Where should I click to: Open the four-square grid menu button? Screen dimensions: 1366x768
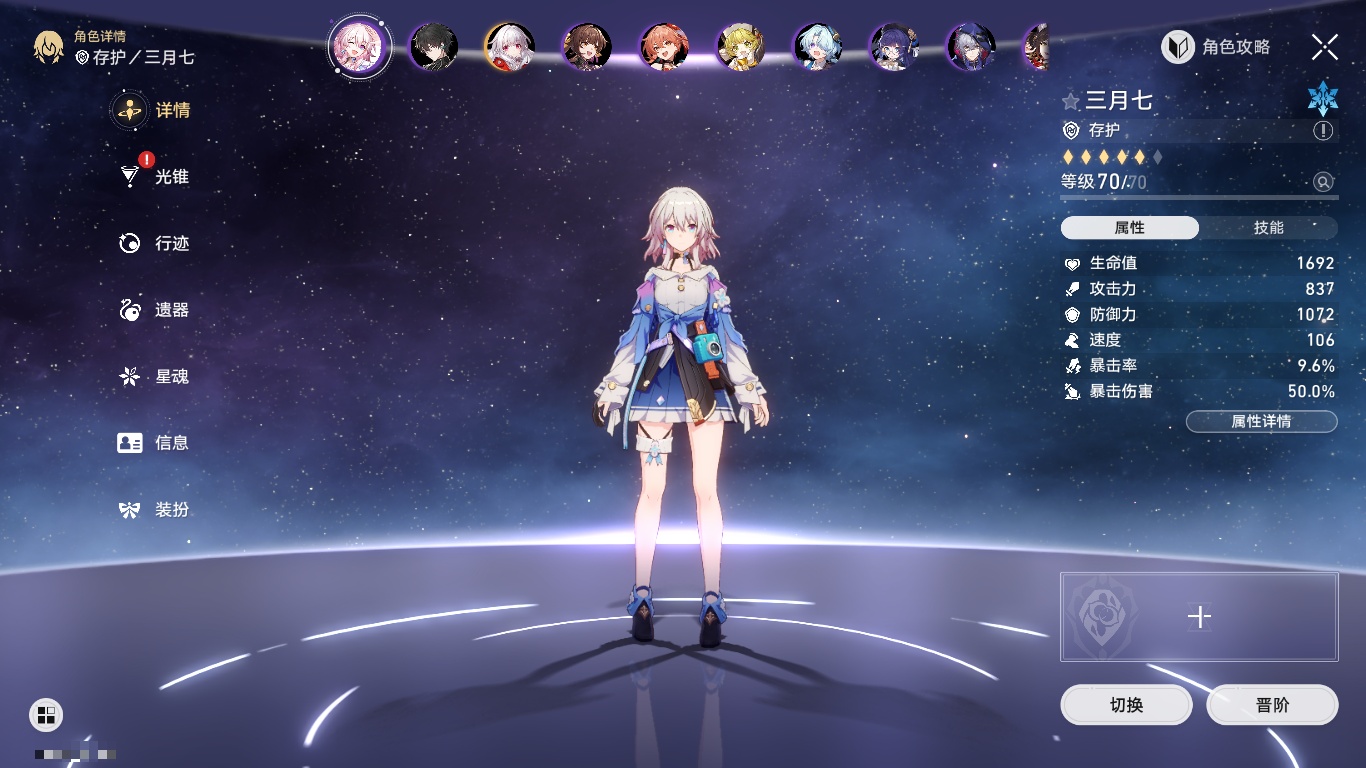point(46,714)
